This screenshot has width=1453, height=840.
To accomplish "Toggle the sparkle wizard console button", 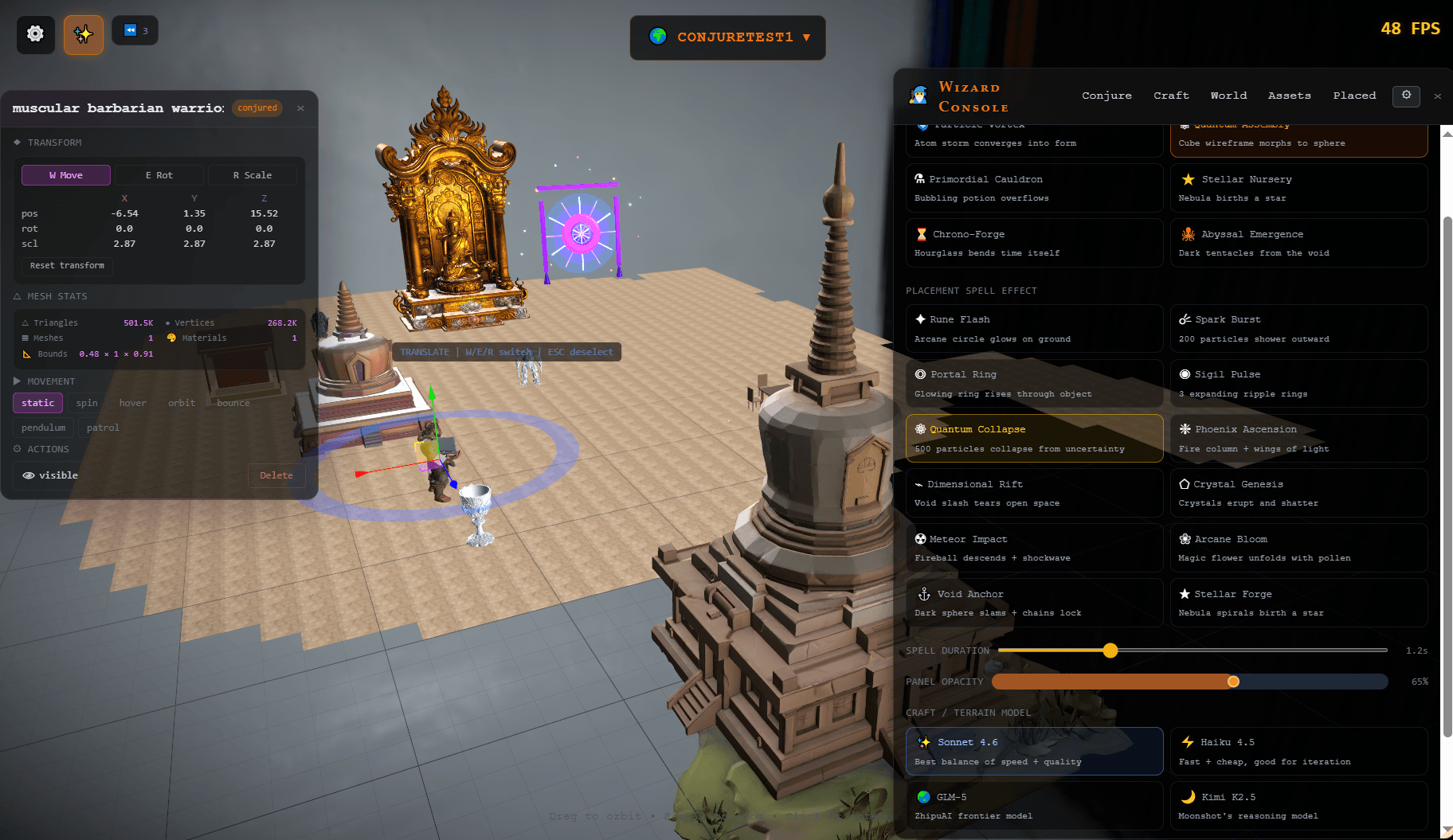I will click(x=84, y=34).
